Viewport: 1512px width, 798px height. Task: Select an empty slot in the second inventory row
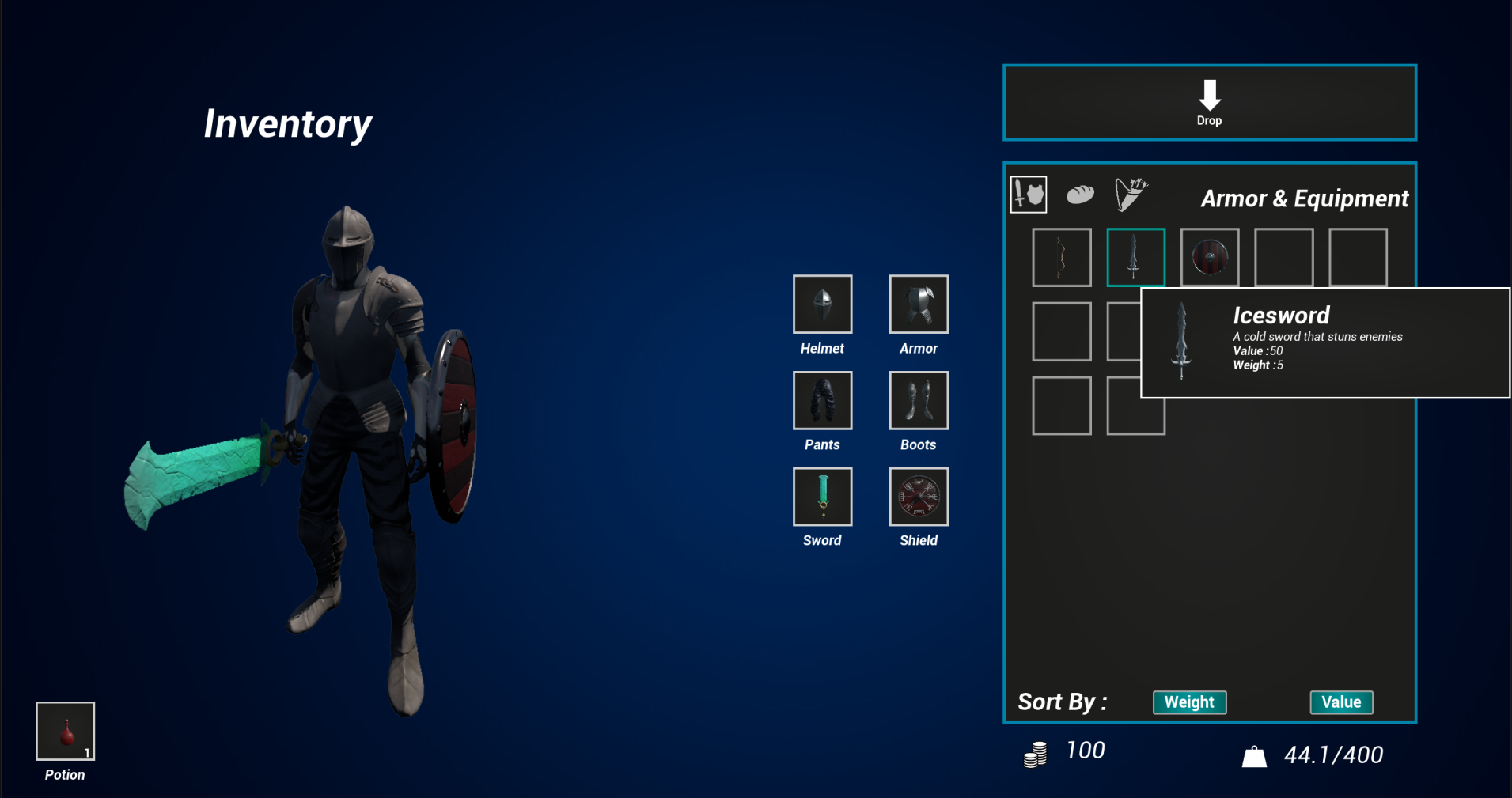1061,331
